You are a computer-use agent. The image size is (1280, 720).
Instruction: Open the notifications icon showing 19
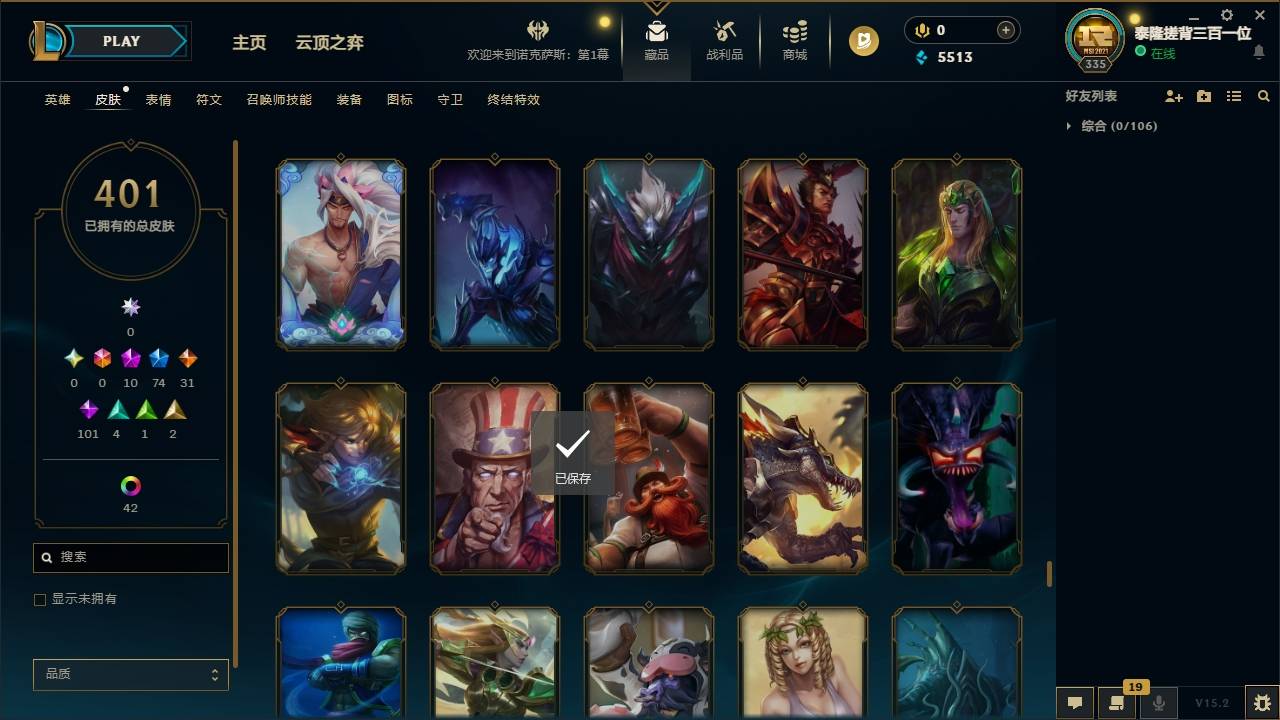tap(1117, 703)
